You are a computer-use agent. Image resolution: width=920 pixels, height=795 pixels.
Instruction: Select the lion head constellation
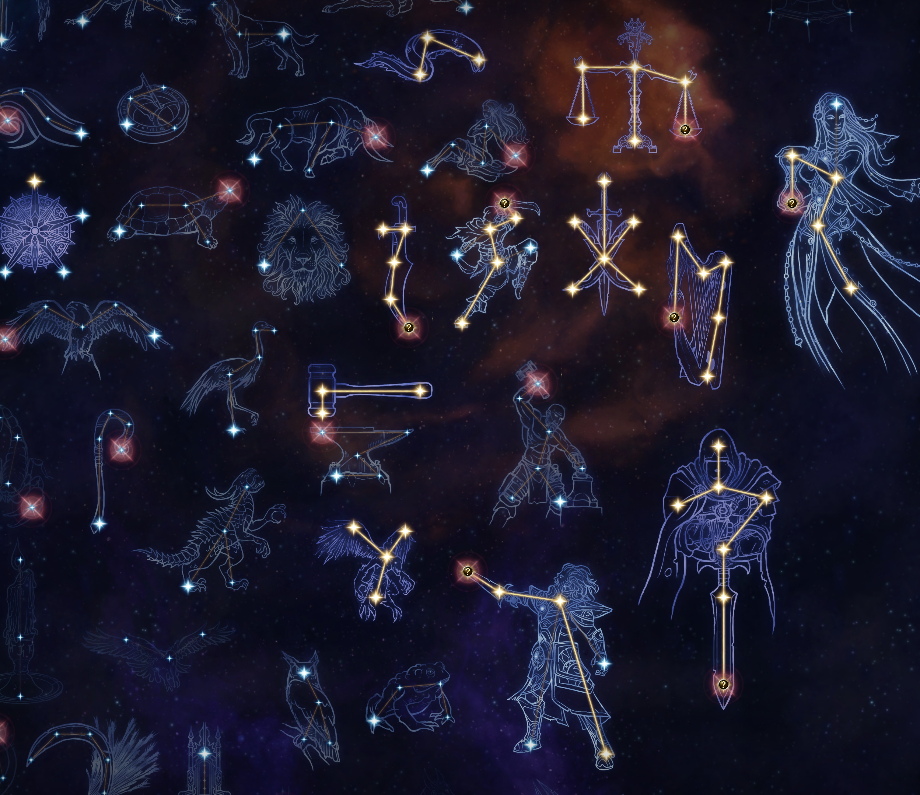303,251
